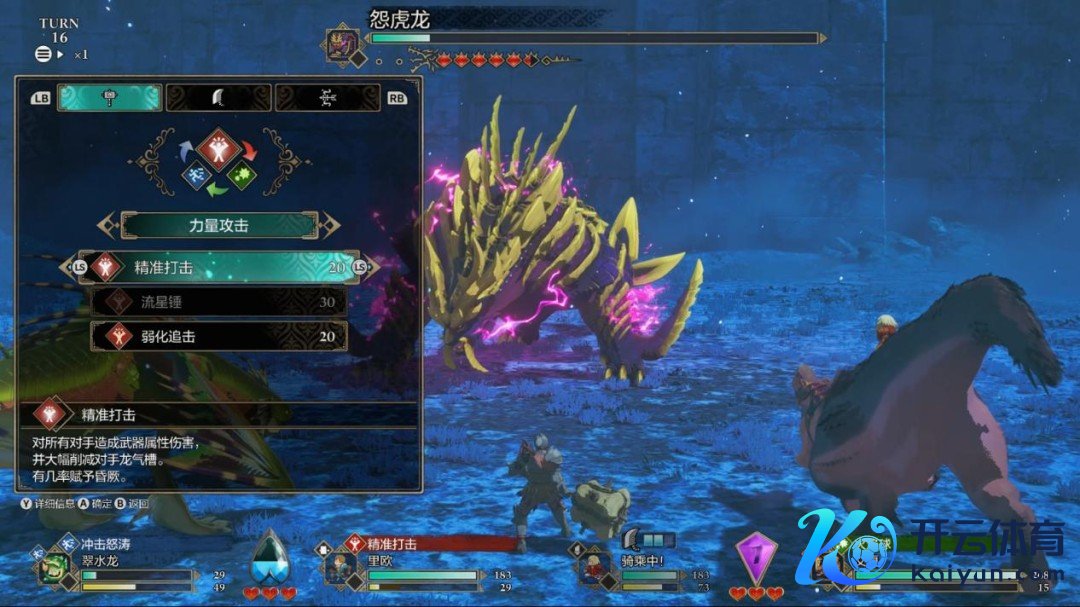Choose the green technical attack type diamond
This screenshot has height=607, width=1080.
tap(241, 177)
